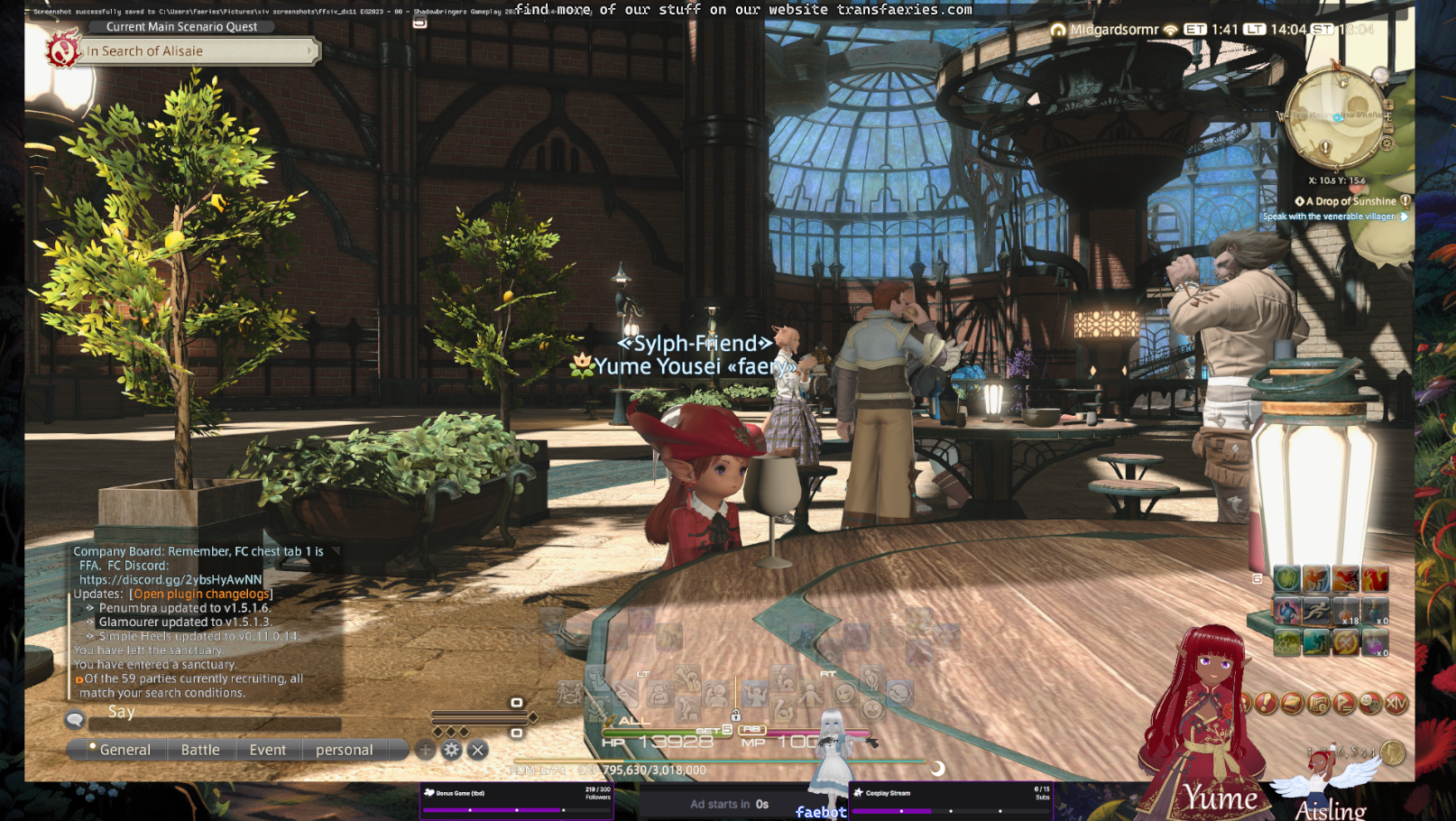Close the chat log with X button

coord(478,750)
